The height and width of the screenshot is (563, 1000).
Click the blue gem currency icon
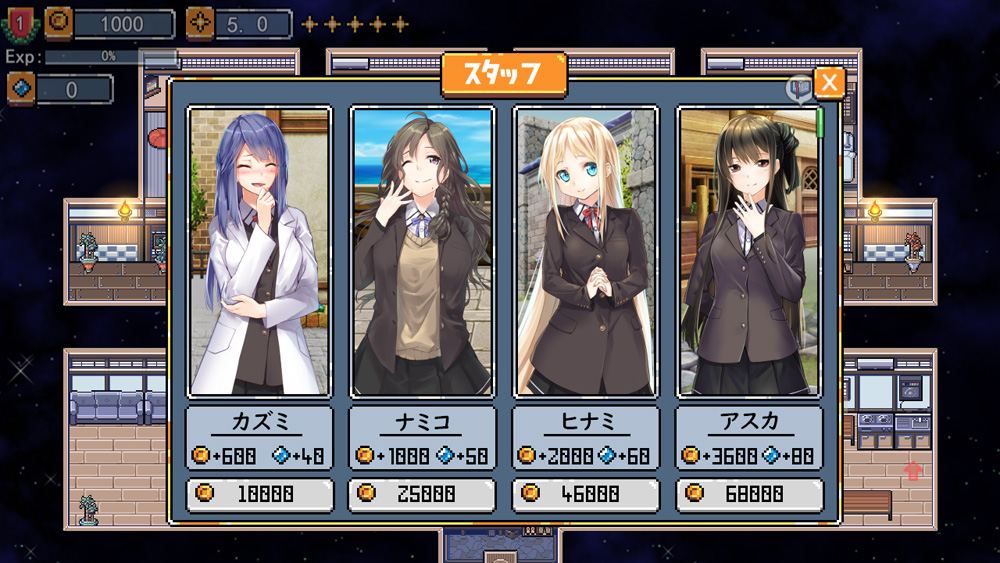21,89
